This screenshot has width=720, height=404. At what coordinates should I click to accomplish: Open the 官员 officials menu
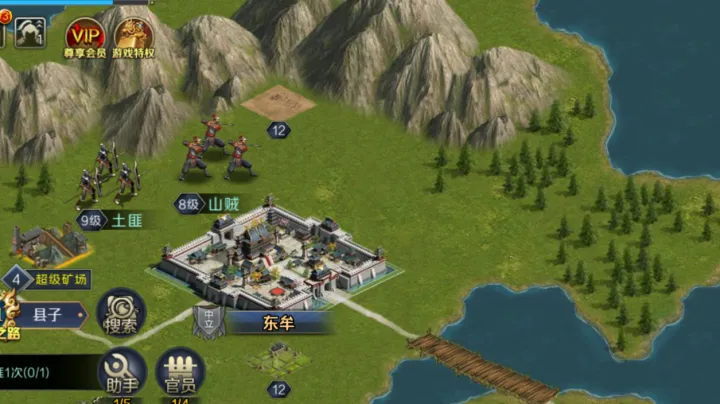pyautogui.click(x=180, y=372)
